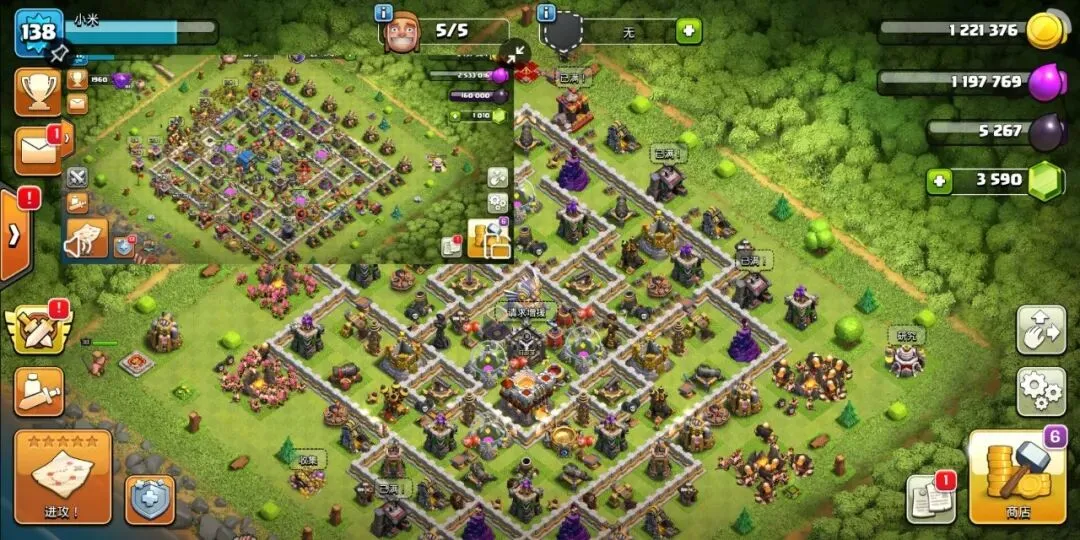Unpin the floating overlay window

tap(59, 51)
